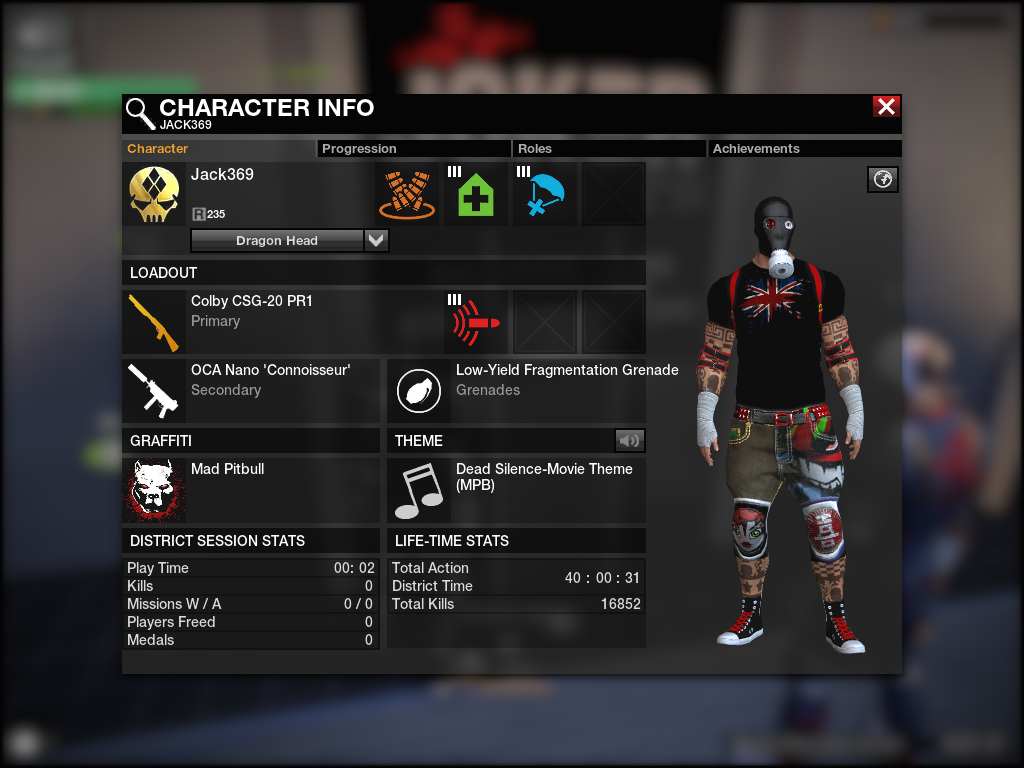Close the Character Info window
1024x768 pixels.
pos(886,107)
